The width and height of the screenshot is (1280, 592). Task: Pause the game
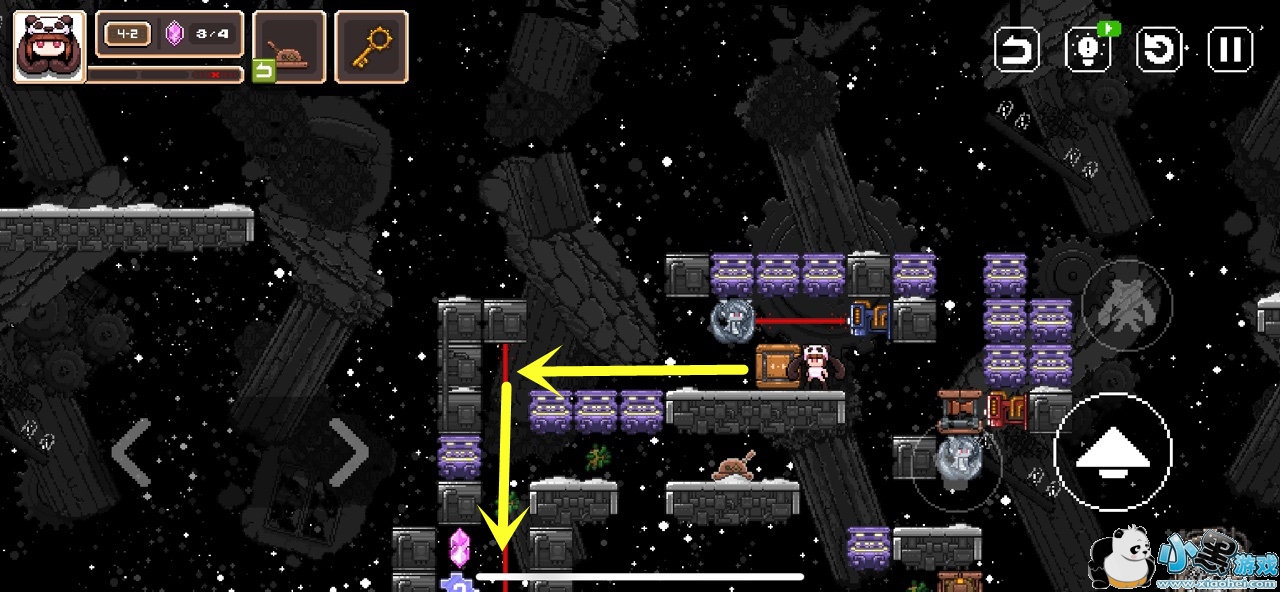(1231, 49)
